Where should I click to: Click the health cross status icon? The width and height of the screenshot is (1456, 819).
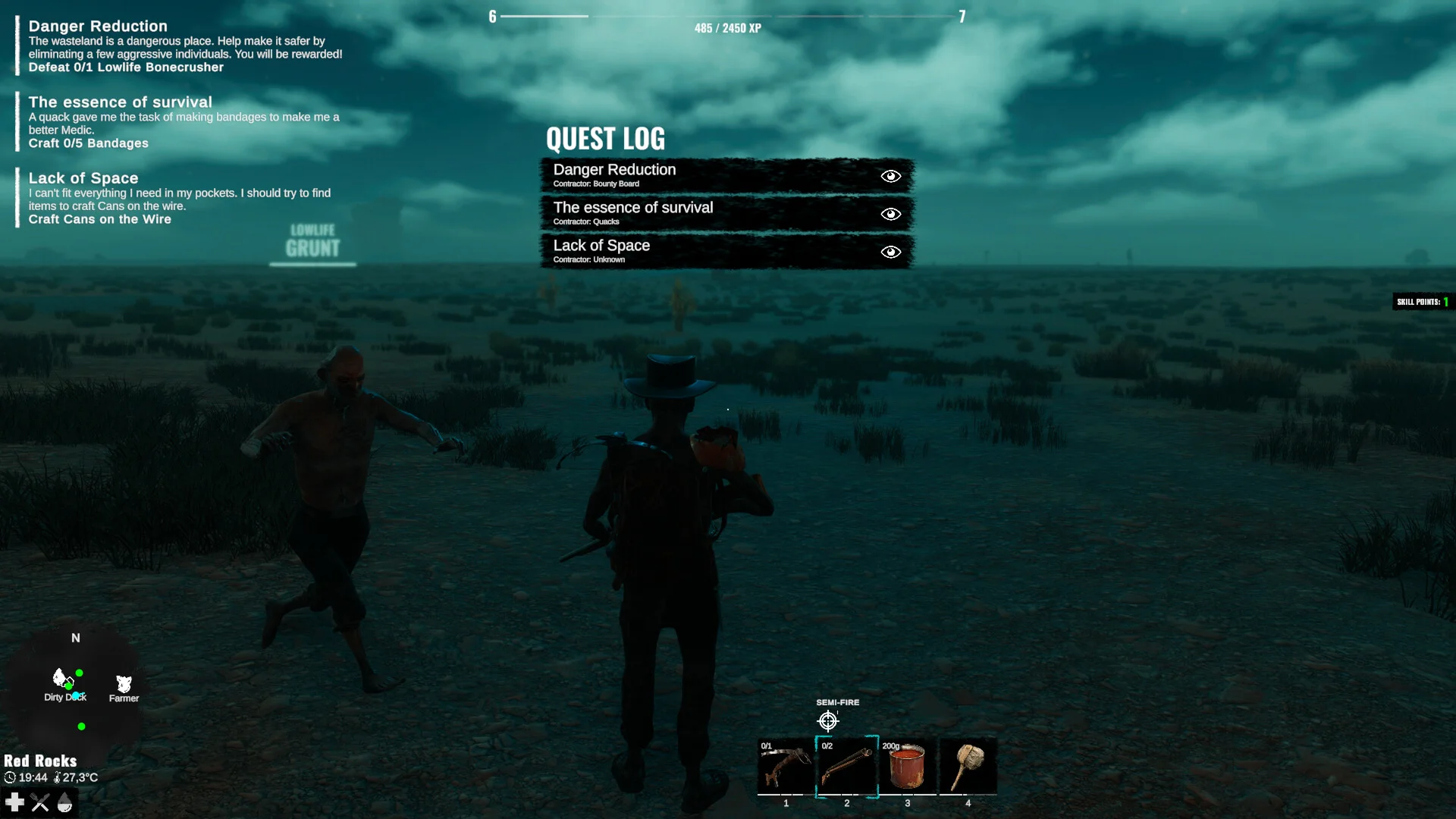(14, 802)
